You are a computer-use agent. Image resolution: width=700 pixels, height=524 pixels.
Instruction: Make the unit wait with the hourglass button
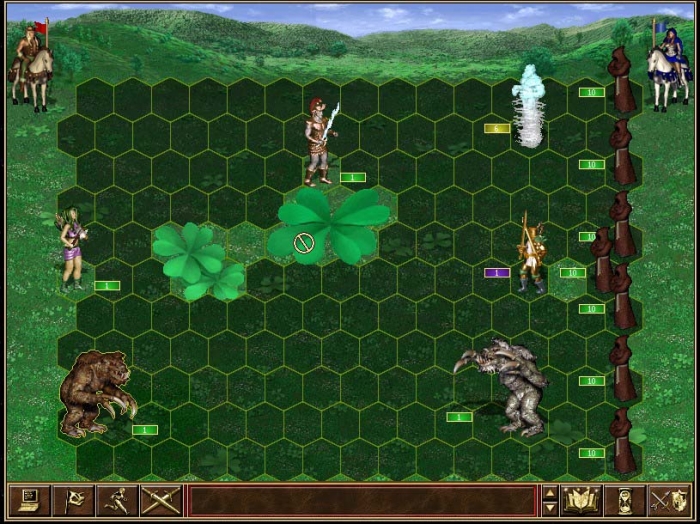pos(625,499)
